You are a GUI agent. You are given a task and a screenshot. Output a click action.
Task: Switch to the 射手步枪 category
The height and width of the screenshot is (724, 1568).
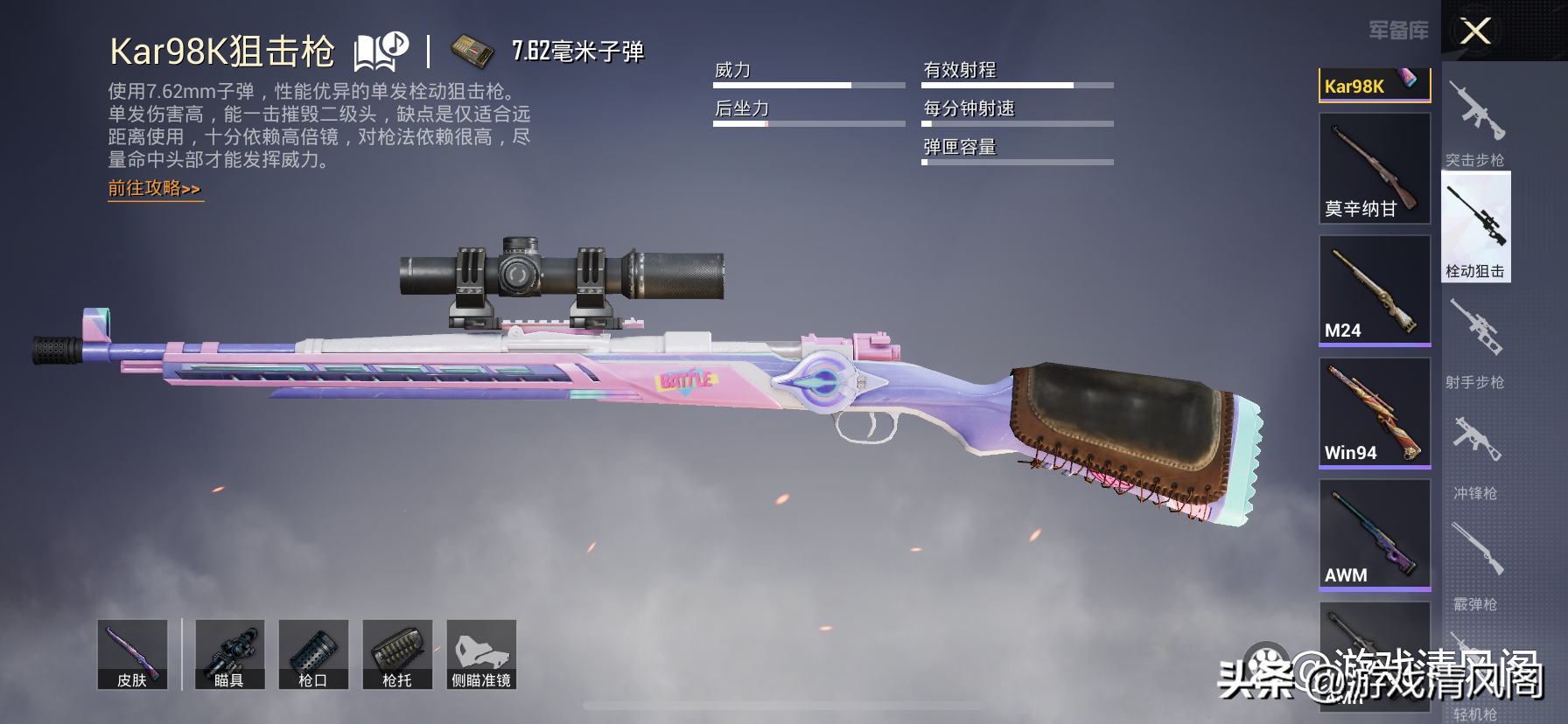coord(1475,343)
